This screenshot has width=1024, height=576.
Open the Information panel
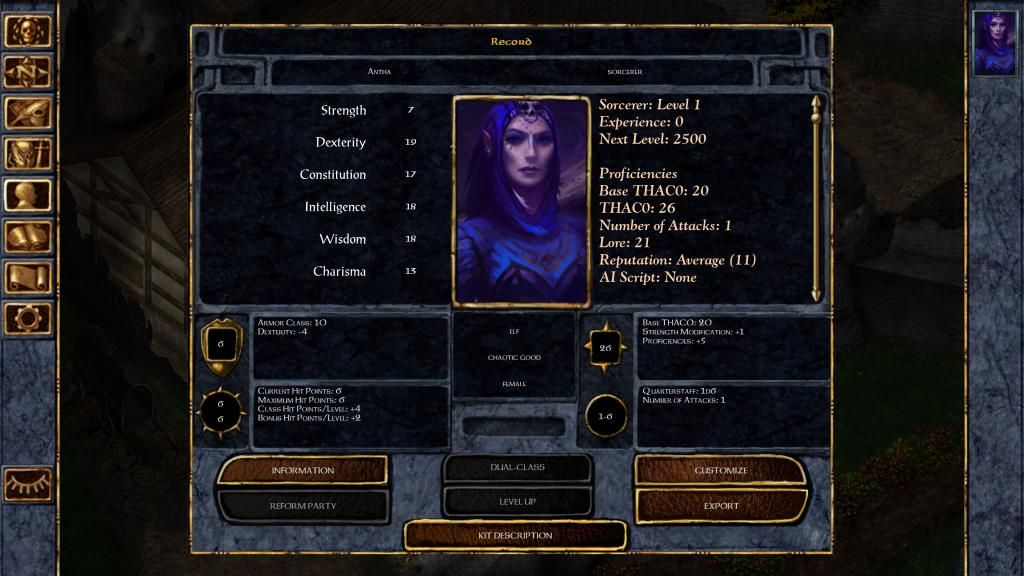coord(302,470)
